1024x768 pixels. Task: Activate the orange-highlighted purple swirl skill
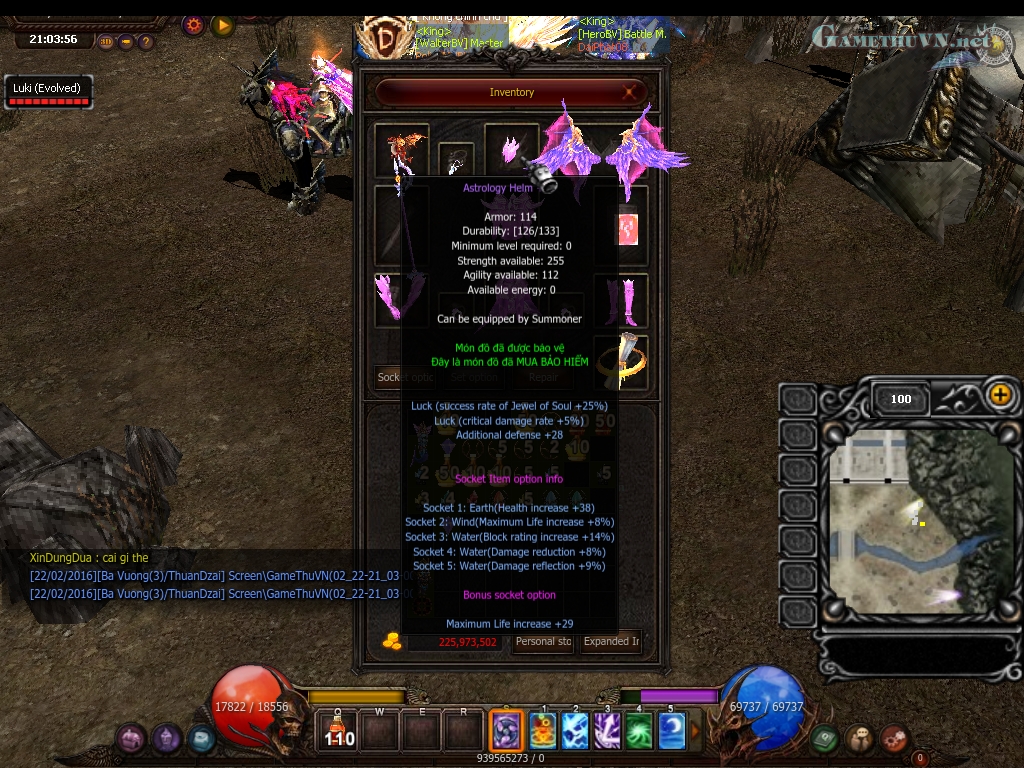click(507, 731)
